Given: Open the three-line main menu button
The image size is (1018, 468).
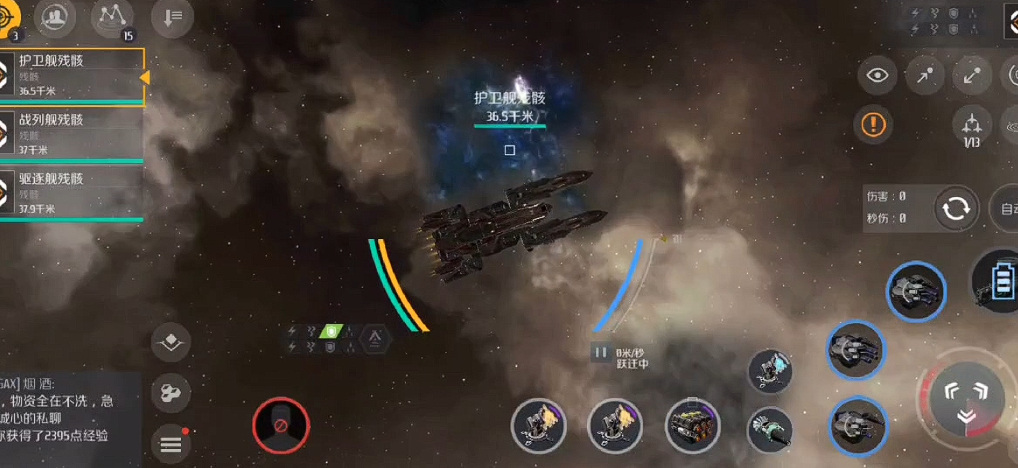Looking at the screenshot, I should [x=171, y=443].
